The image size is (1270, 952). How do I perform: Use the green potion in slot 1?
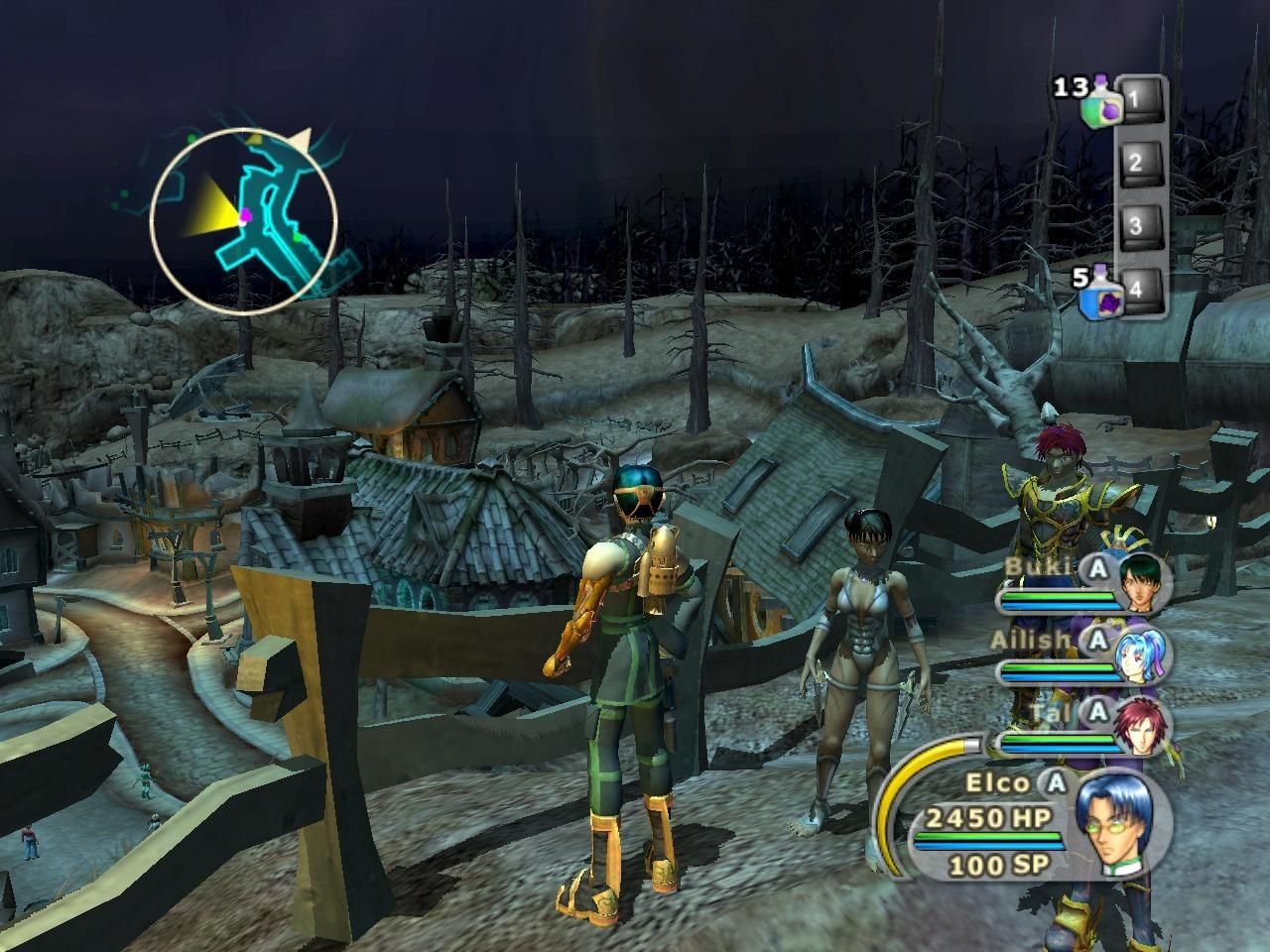point(1100,104)
